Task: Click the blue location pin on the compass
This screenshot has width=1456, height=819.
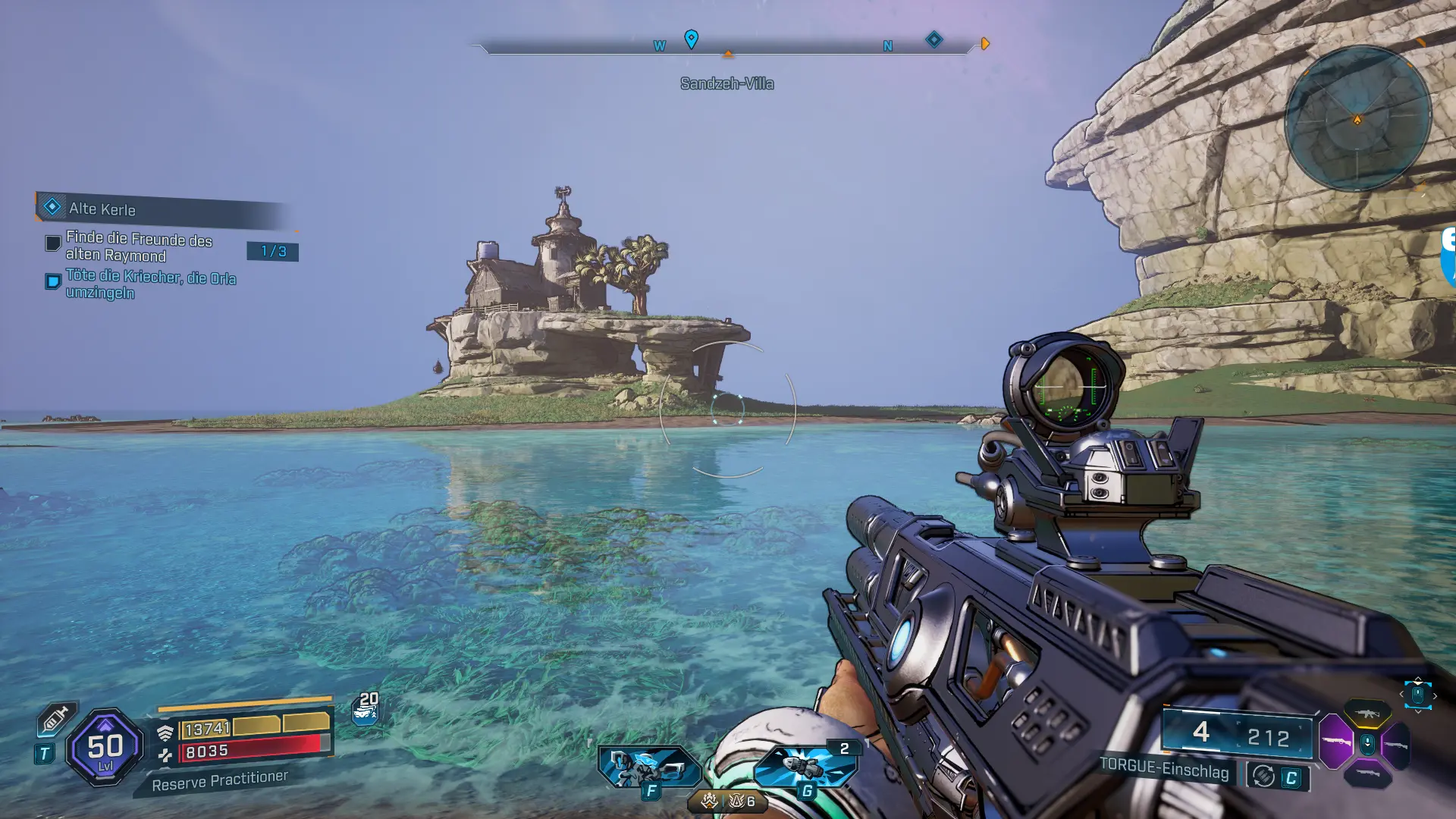Action: pyautogui.click(x=691, y=39)
